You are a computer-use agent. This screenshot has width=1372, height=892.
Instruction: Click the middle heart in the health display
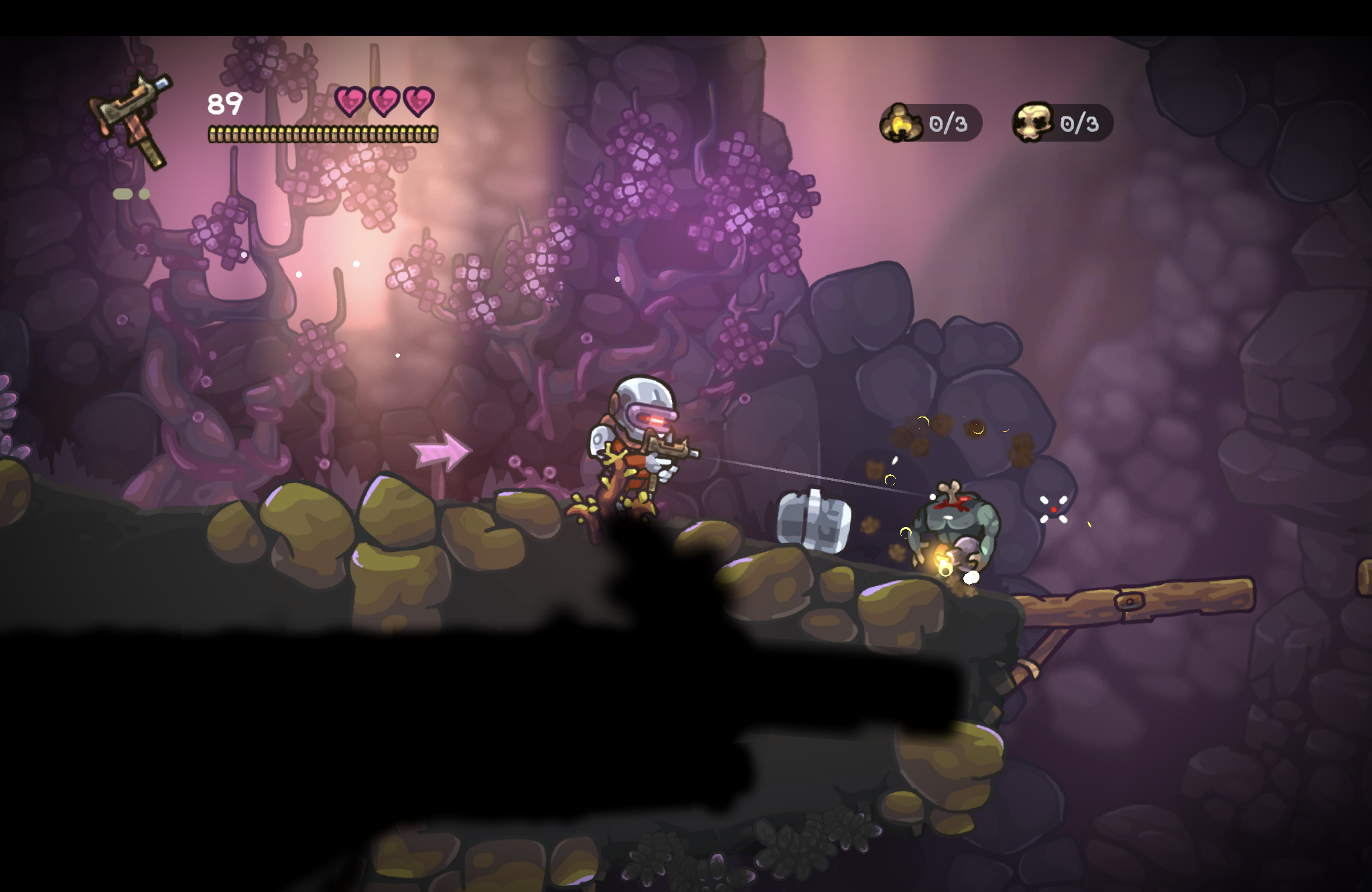(385, 100)
